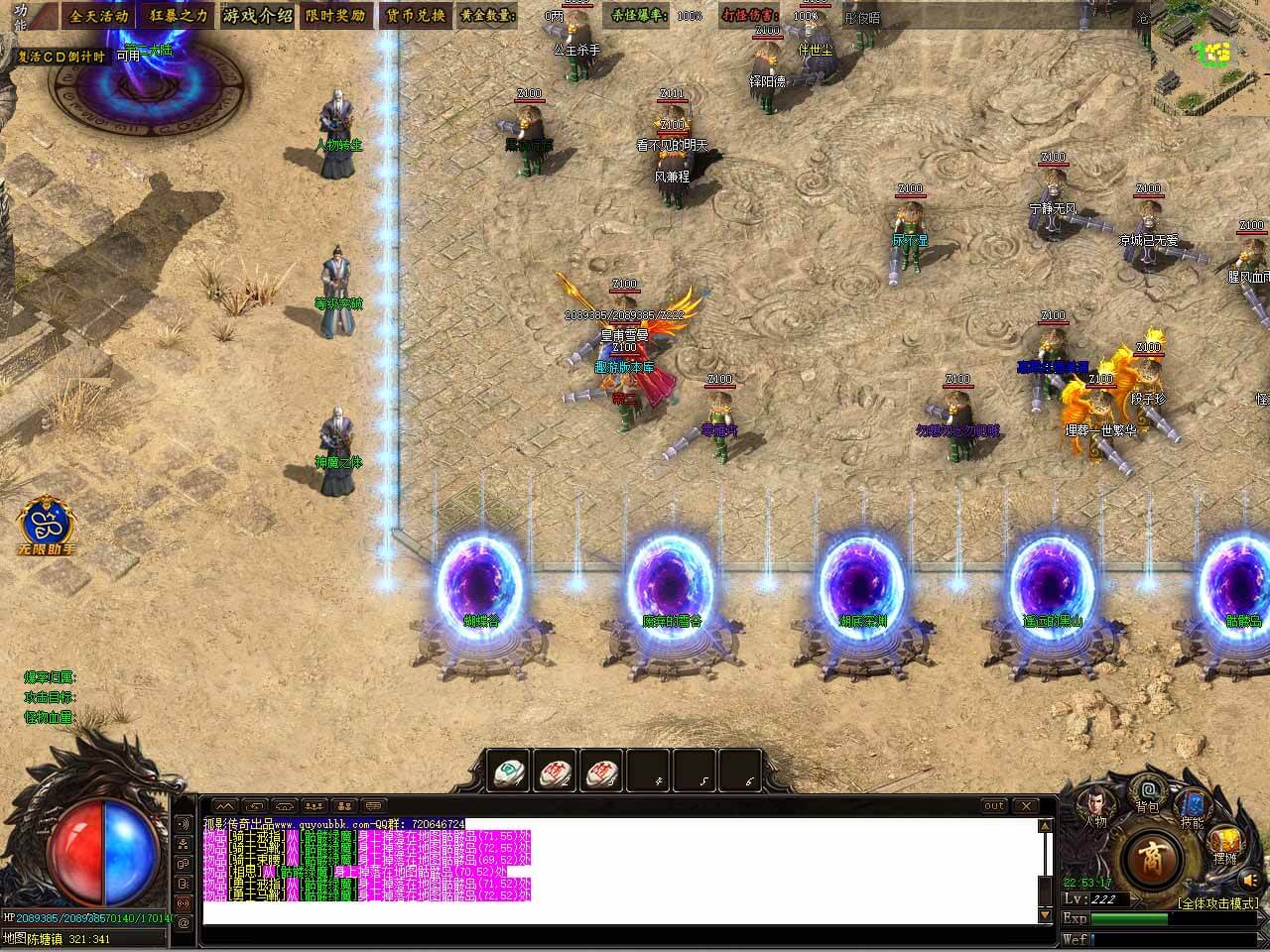Image resolution: width=1270 pixels, height=952 pixels.
Task: Switch the 全体攻击模式 attack mode
Action: (1217, 903)
